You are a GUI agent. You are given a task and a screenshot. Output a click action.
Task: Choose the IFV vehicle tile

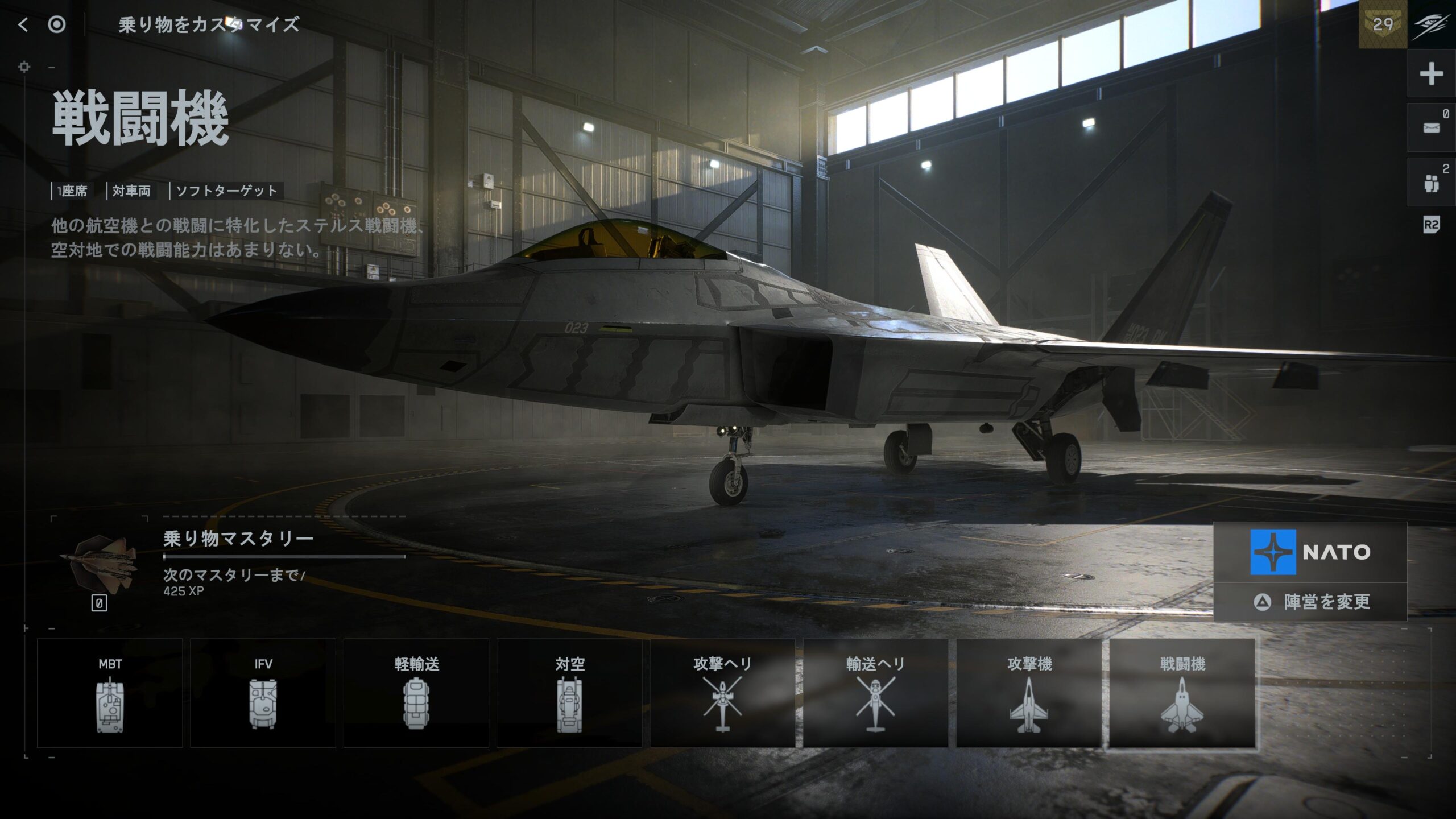[x=263, y=693]
